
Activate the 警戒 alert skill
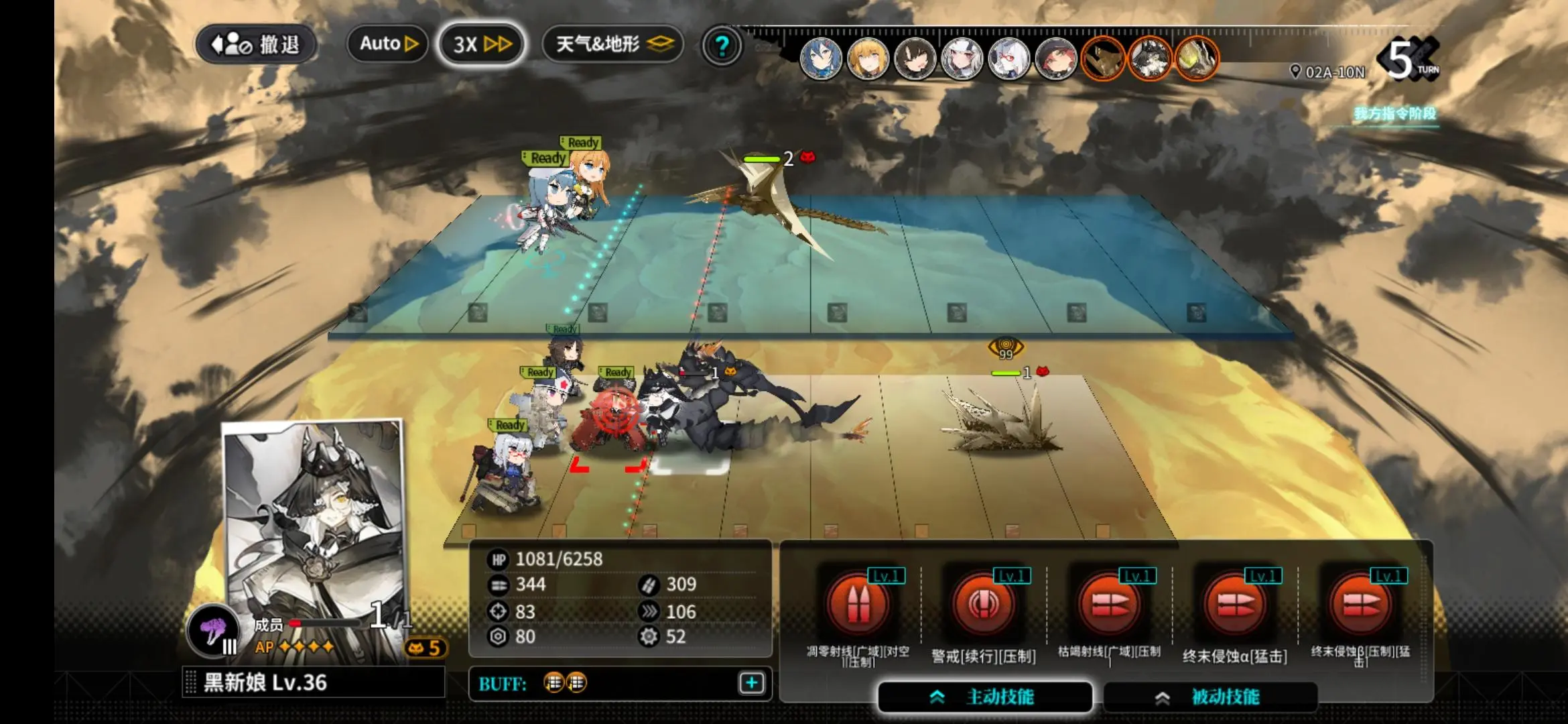tap(983, 605)
